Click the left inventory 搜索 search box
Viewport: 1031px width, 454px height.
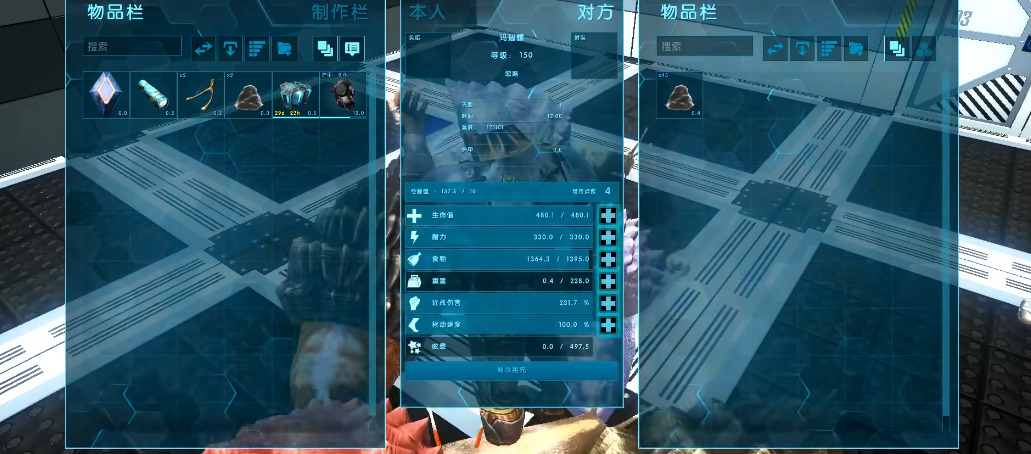[133, 47]
